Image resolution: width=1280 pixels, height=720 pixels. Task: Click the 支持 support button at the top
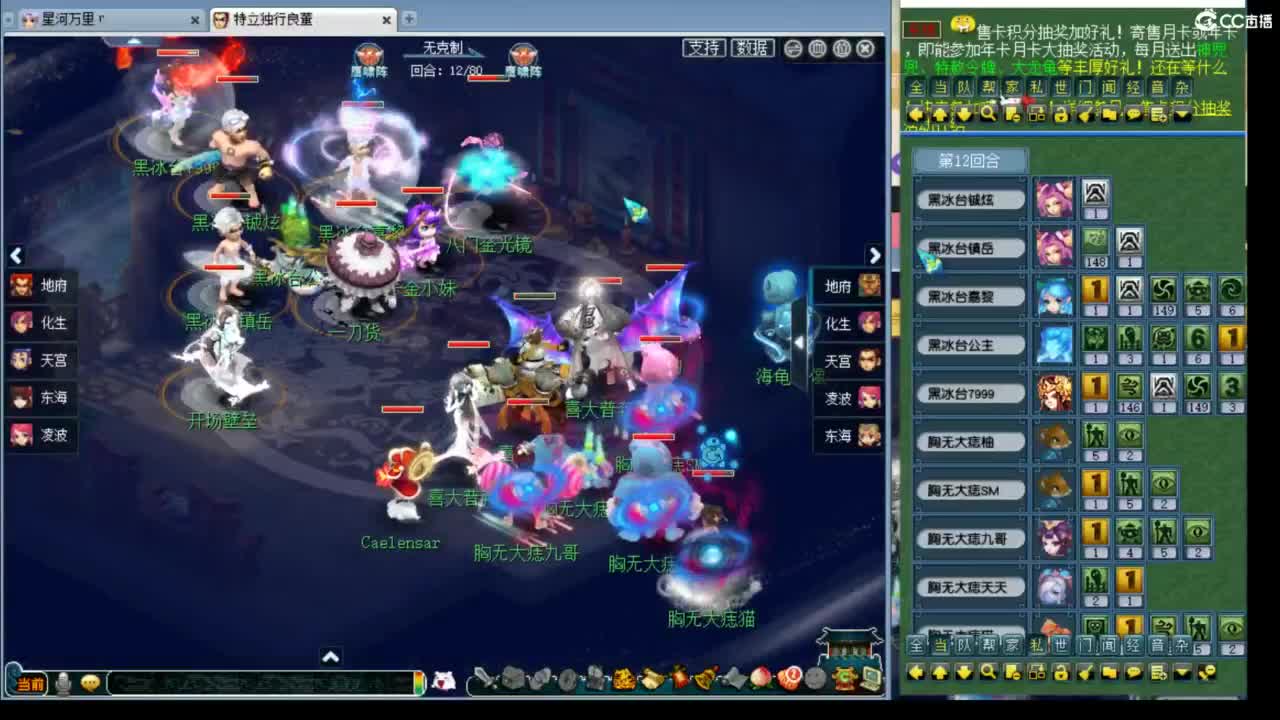click(703, 47)
